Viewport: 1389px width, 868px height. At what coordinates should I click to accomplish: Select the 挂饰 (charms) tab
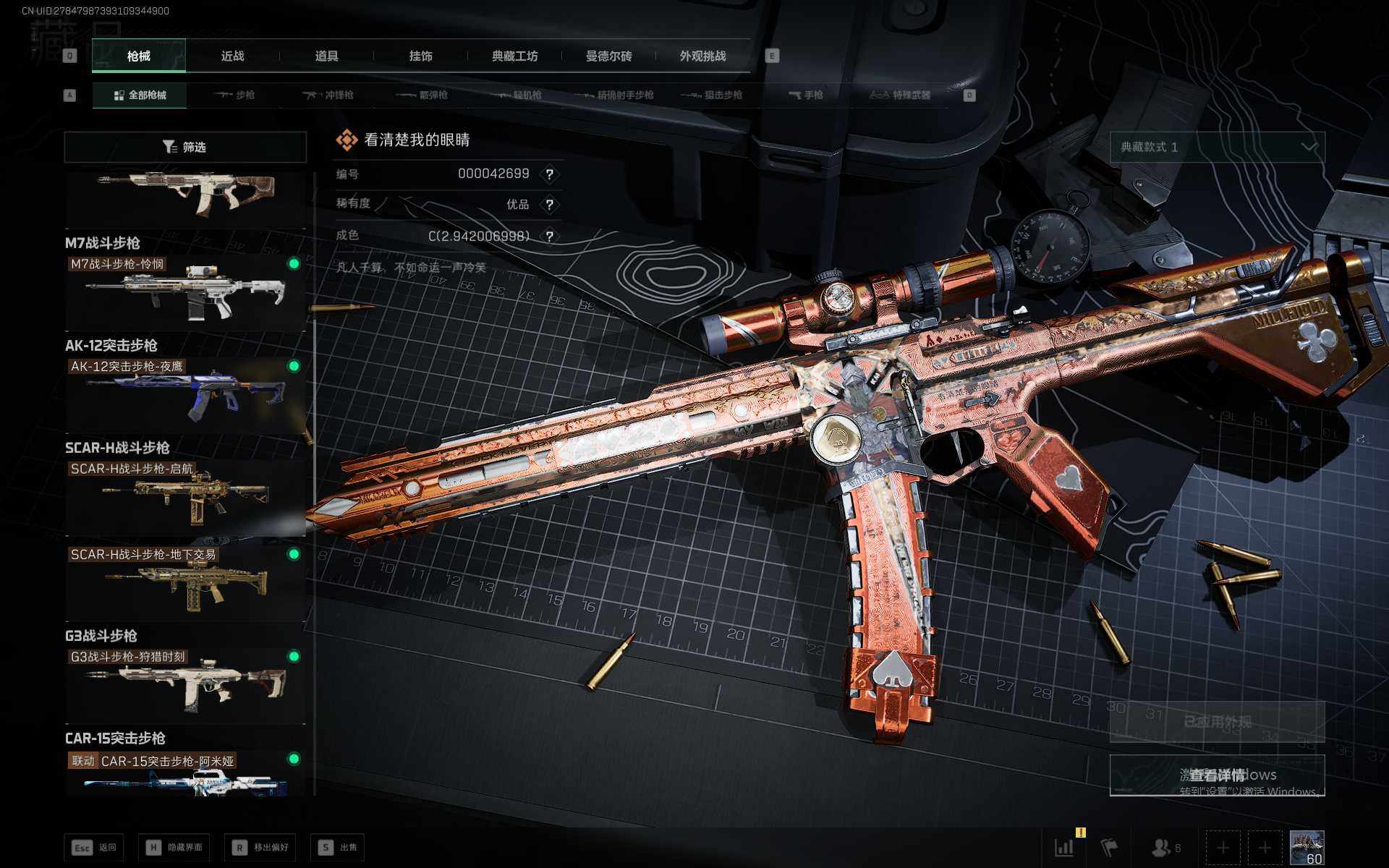click(x=420, y=56)
